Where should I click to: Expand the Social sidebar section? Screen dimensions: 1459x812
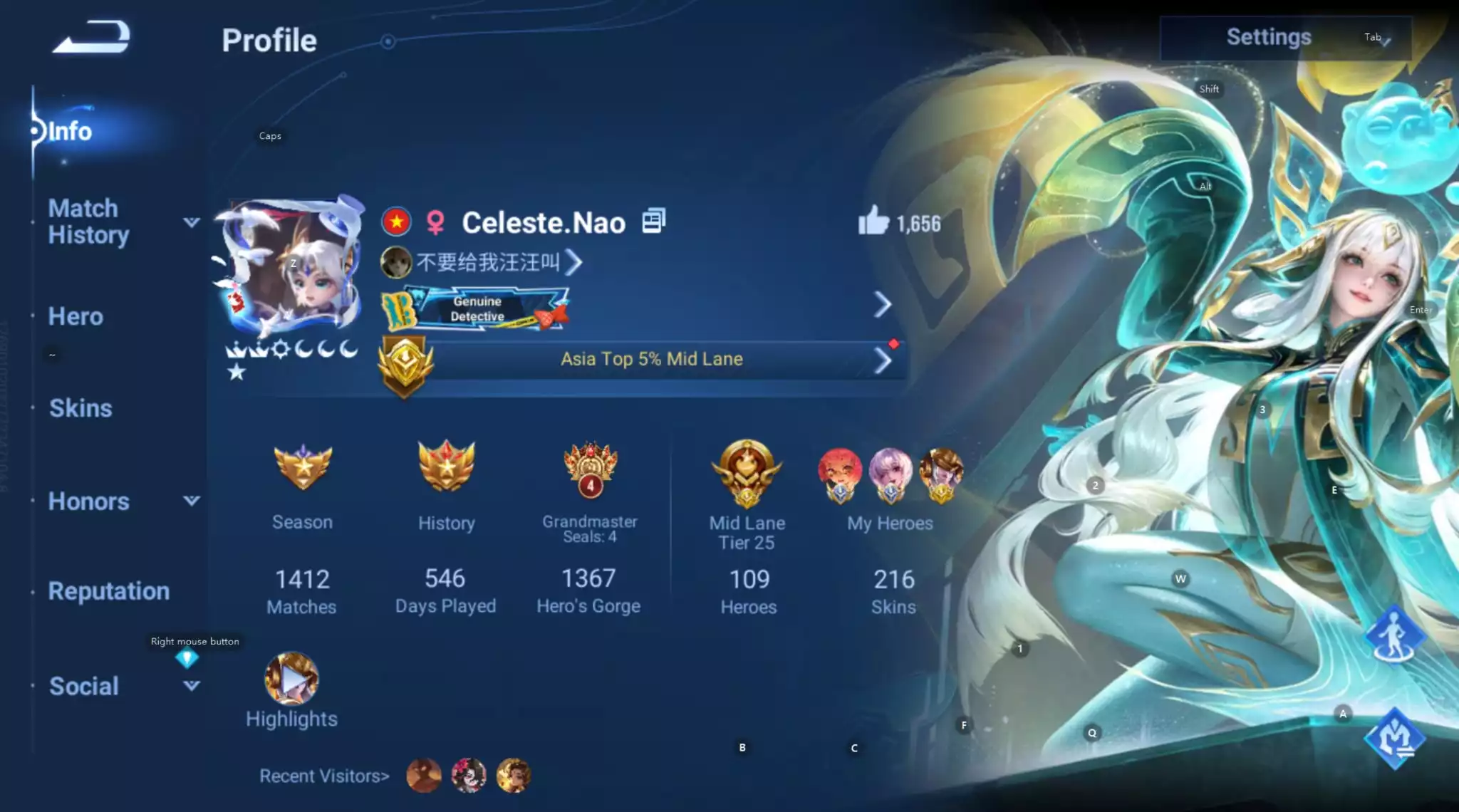pos(191,685)
